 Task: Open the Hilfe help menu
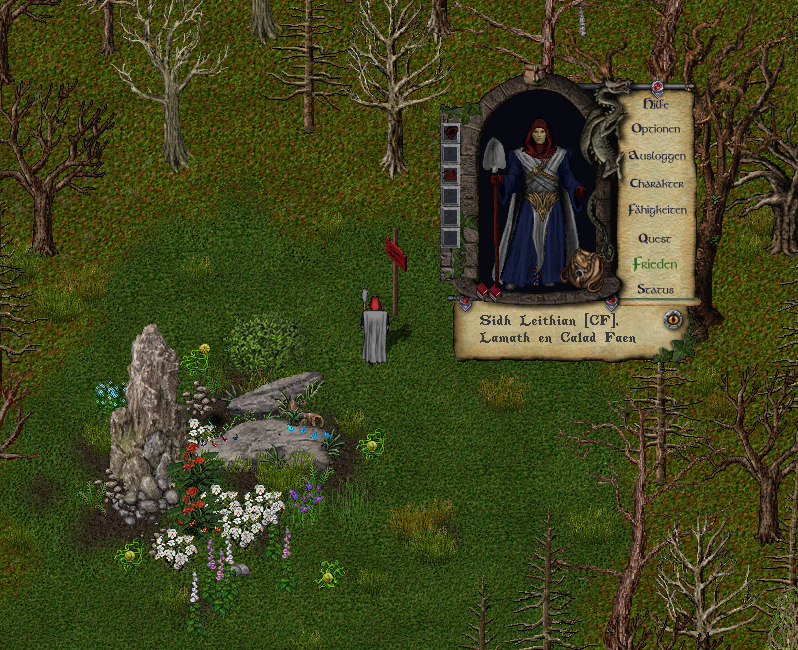pyautogui.click(x=655, y=102)
